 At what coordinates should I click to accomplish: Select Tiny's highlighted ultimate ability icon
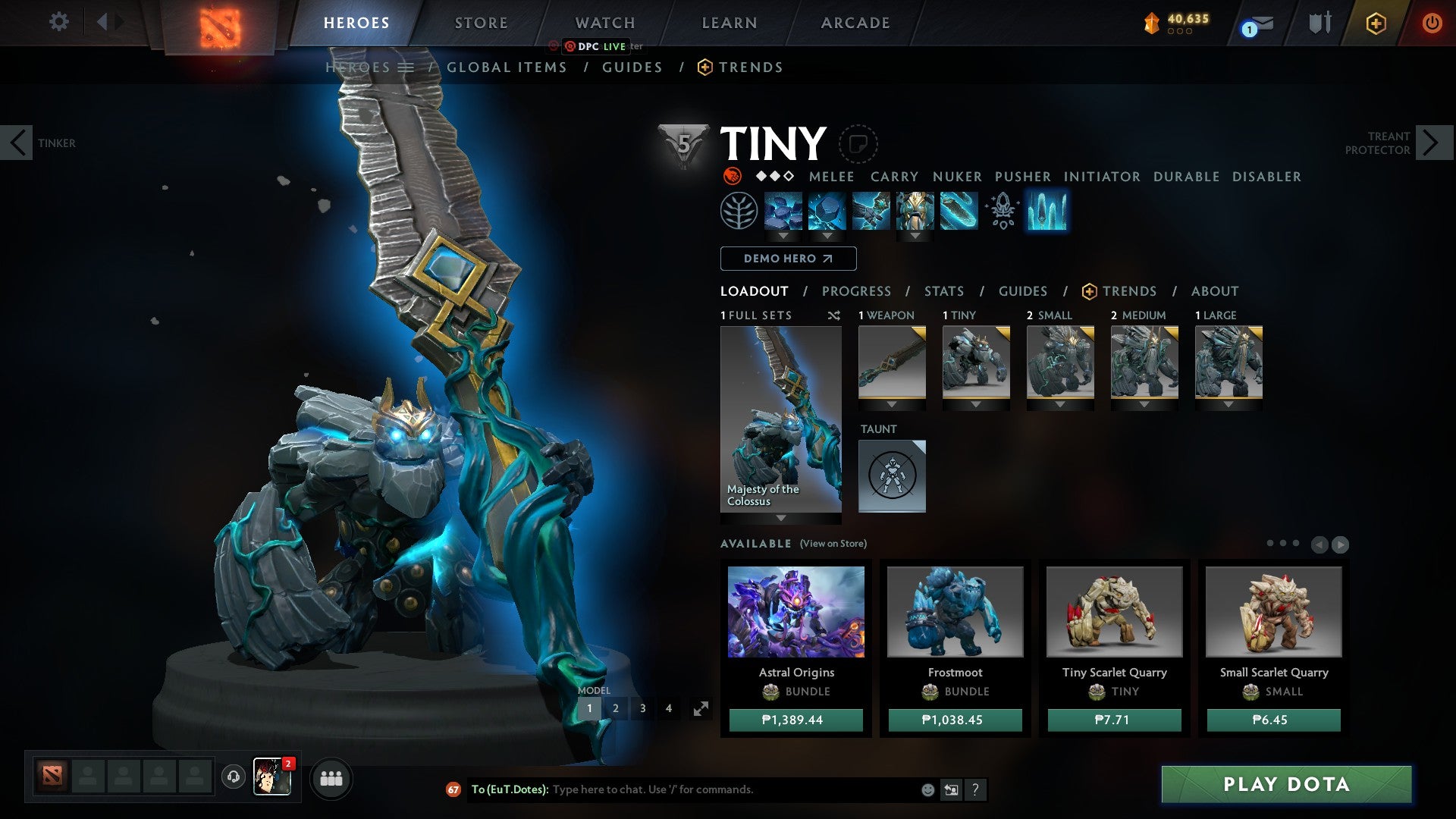click(1047, 212)
